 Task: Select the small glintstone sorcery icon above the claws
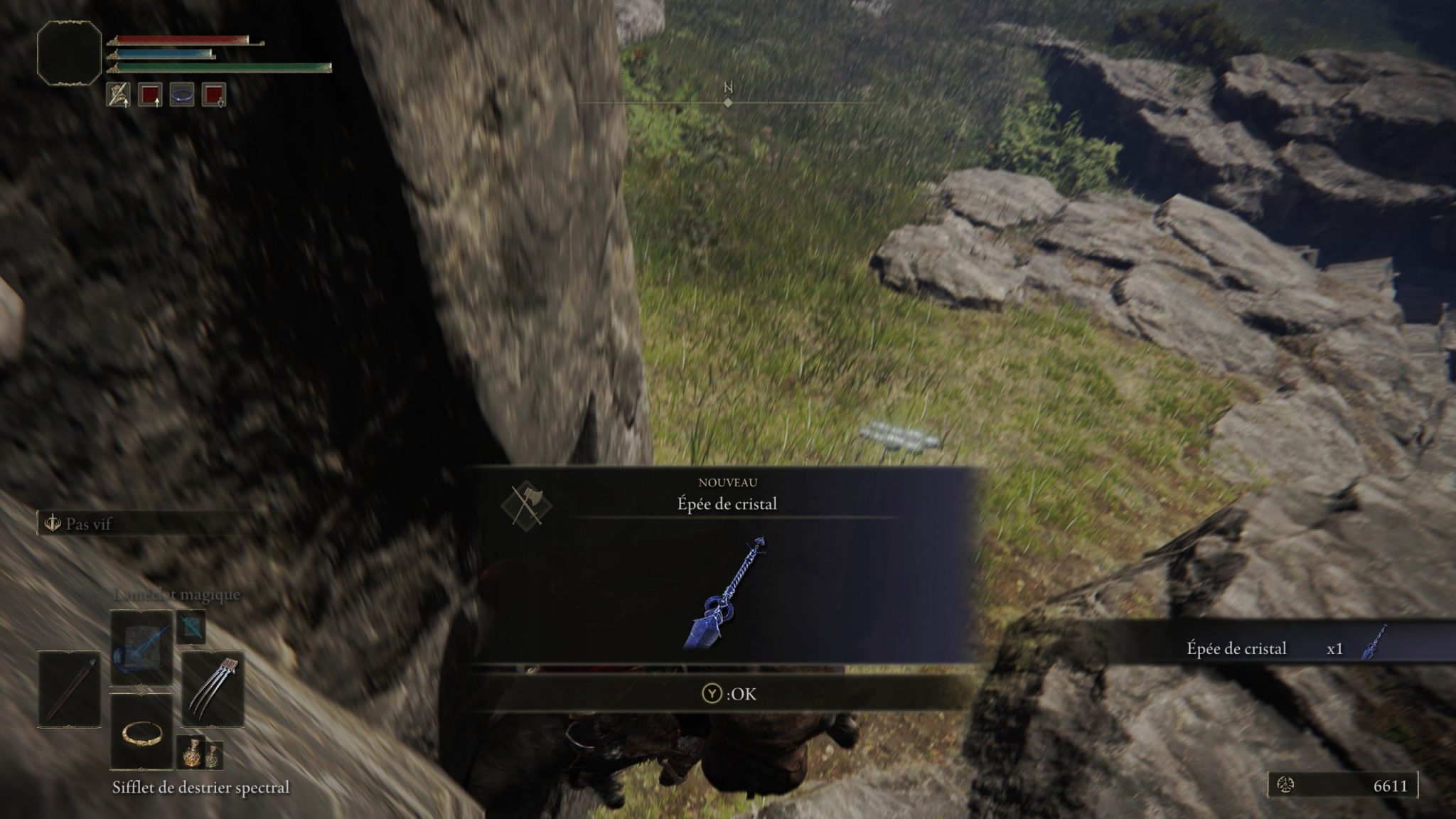coord(191,627)
